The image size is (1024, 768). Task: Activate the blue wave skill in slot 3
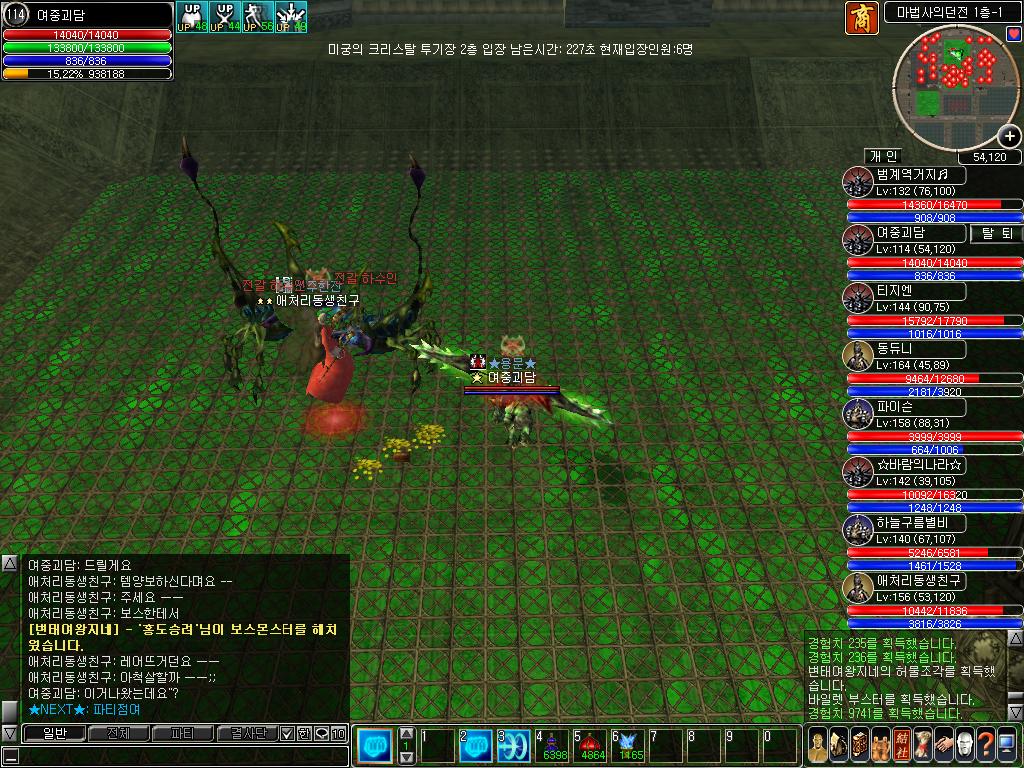(x=515, y=746)
